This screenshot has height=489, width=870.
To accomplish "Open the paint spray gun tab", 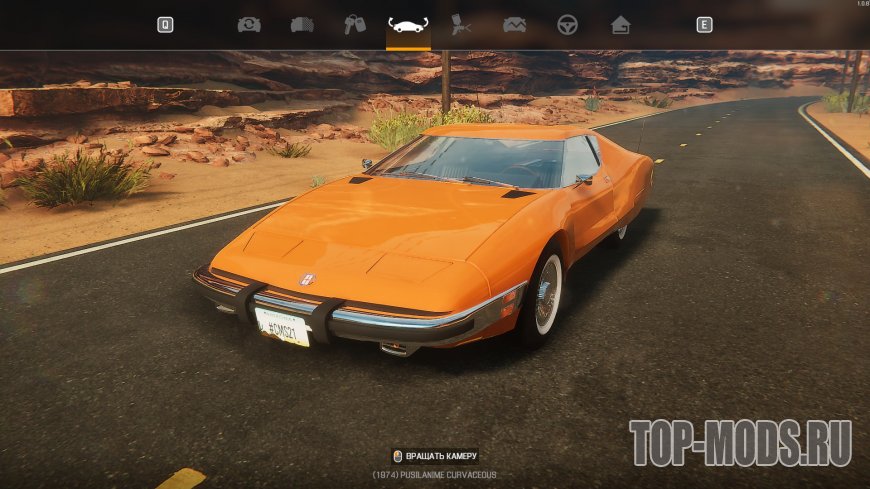I will (x=461, y=25).
